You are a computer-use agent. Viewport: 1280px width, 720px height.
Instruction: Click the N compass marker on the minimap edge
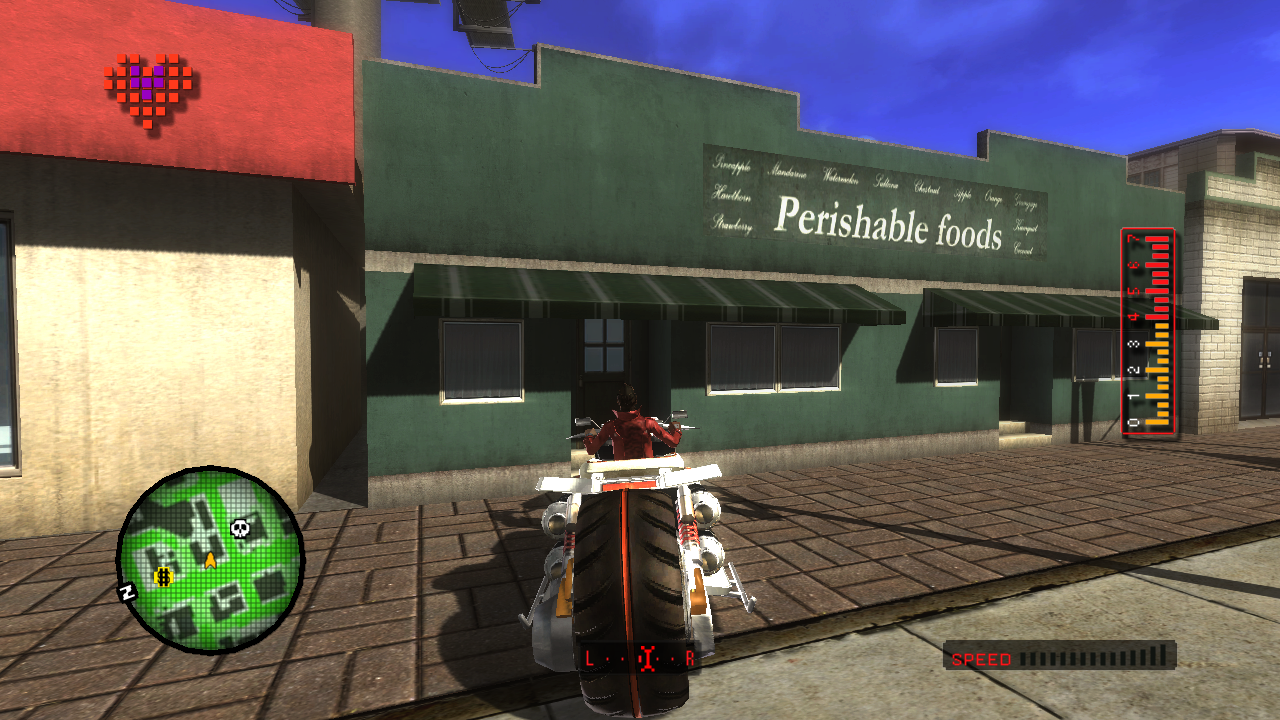[128, 592]
